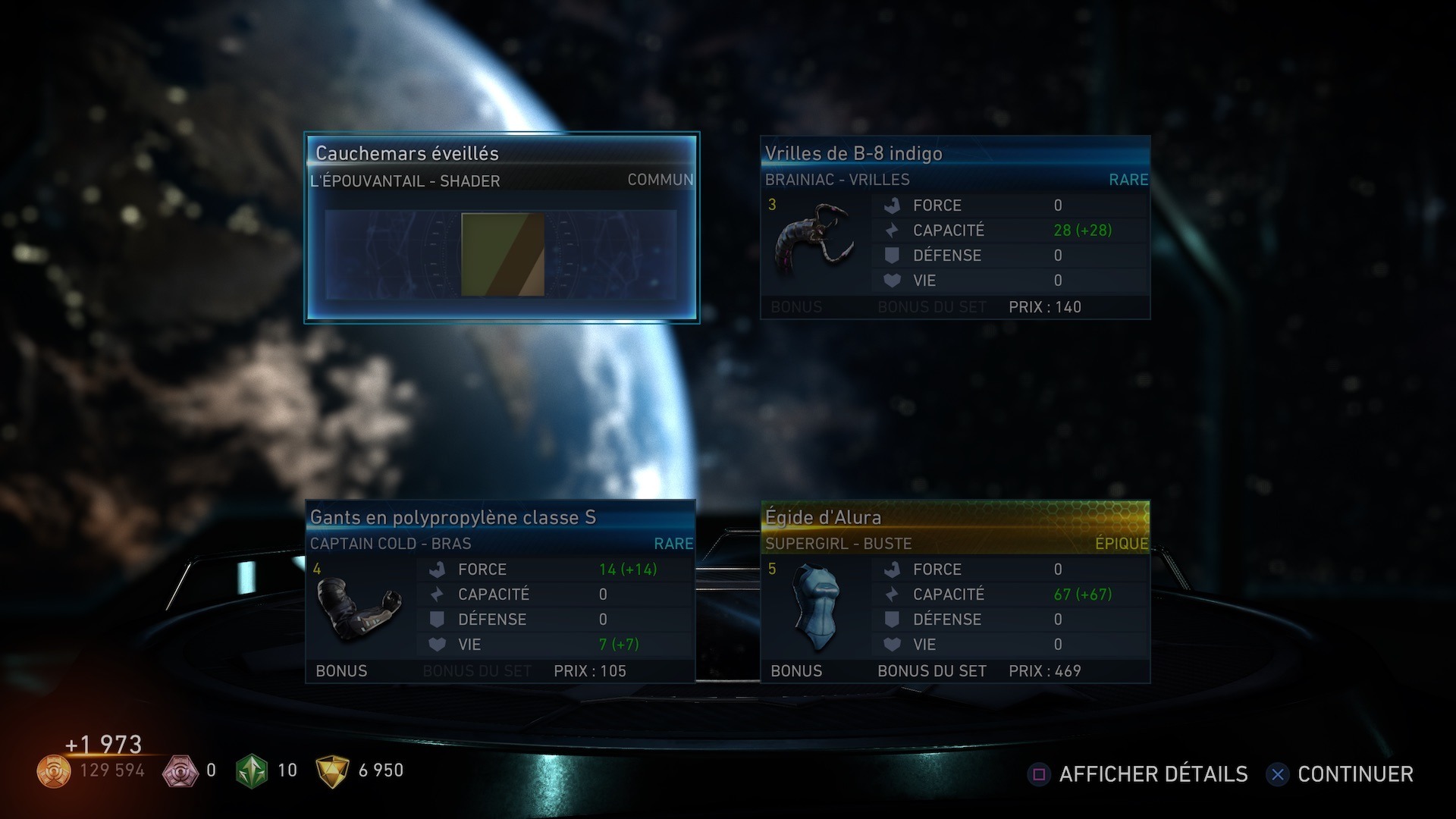Choose the Vrilles de B-8 indigo card
Viewport: 1456px width, 819px height.
click(x=955, y=227)
